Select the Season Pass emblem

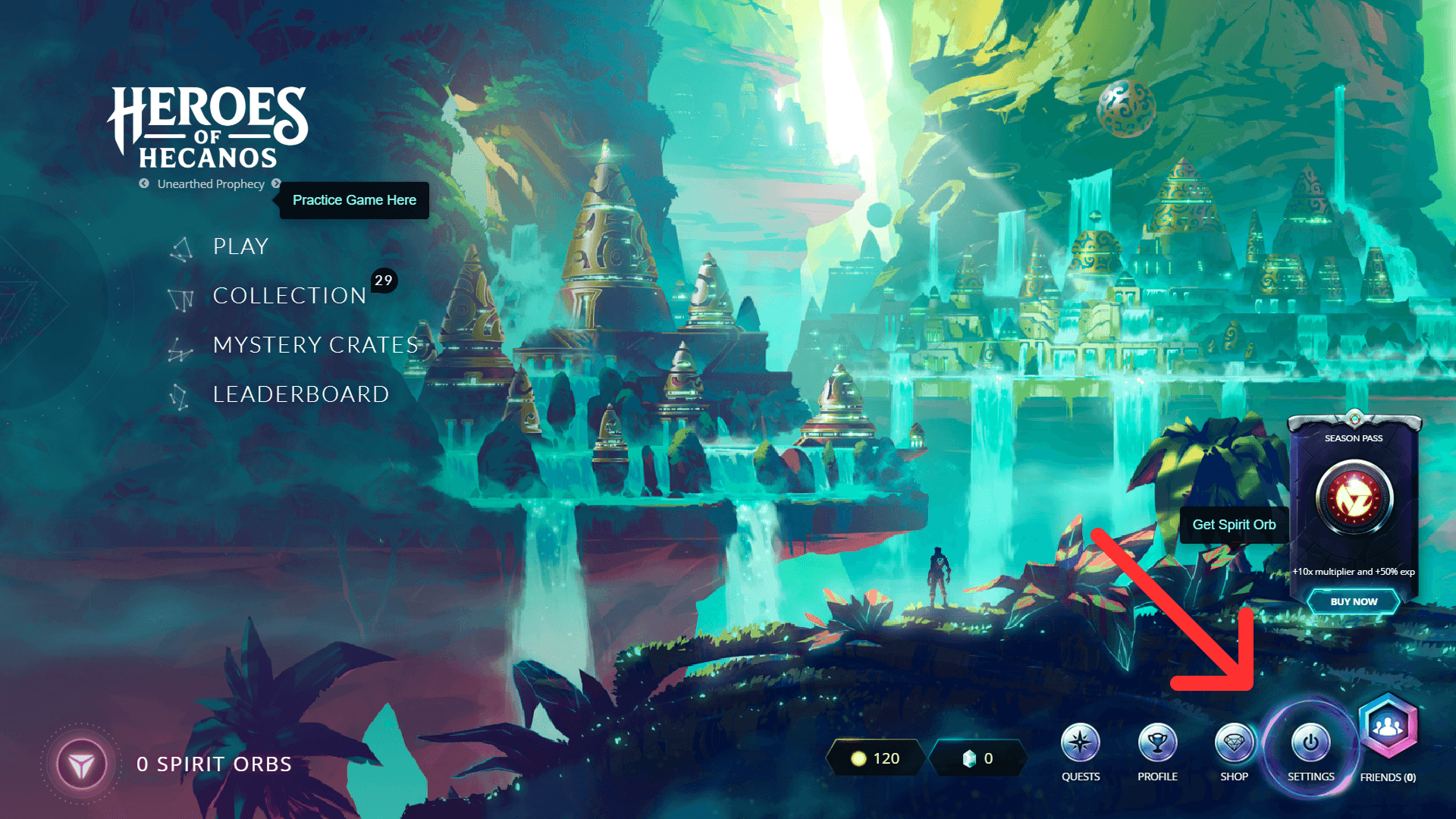1354,499
